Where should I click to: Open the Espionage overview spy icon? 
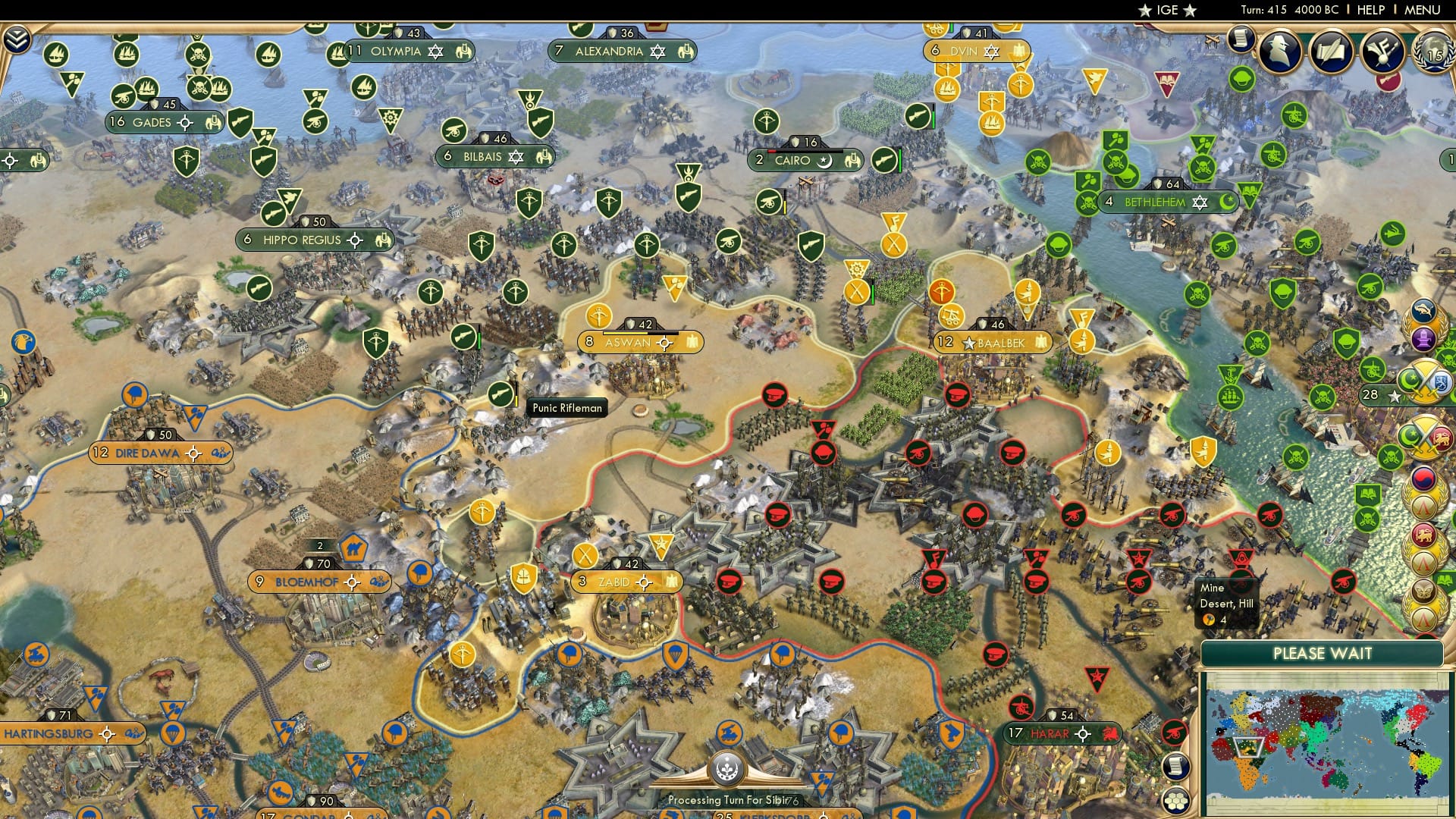click(1279, 50)
